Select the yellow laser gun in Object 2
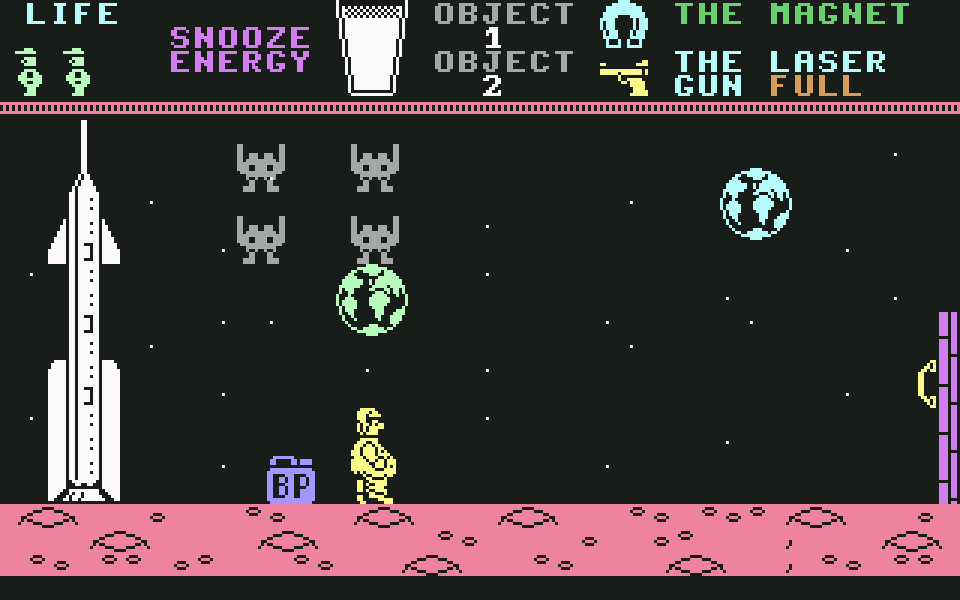The width and height of the screenshot is (960, 600). pos(624,77)
